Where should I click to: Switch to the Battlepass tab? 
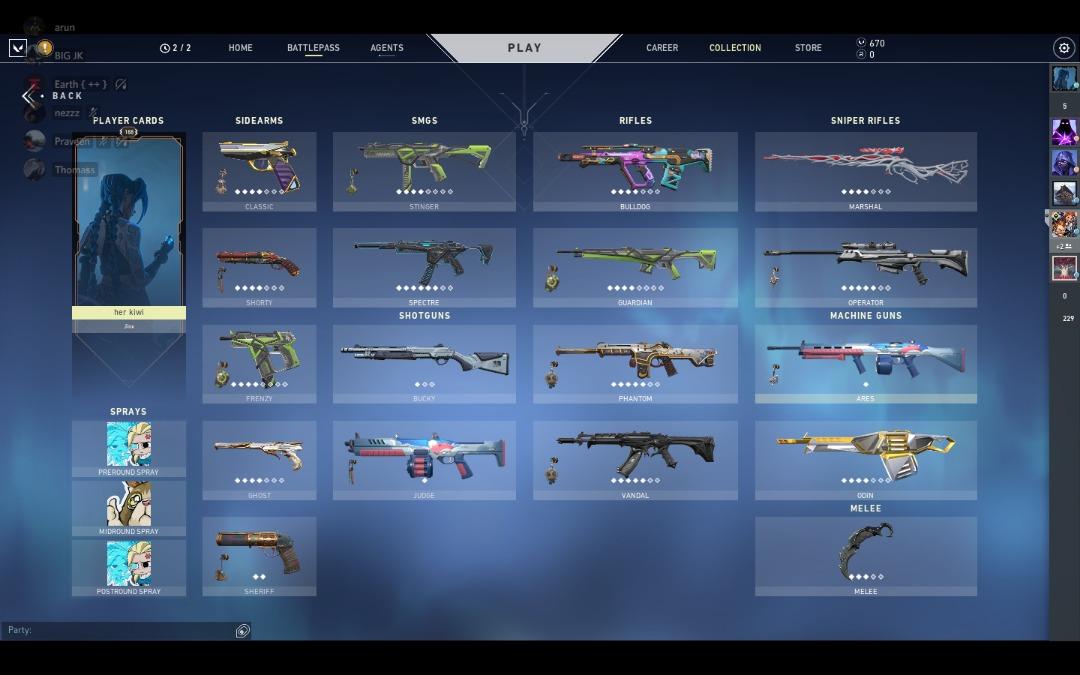[x=313, y=48]
